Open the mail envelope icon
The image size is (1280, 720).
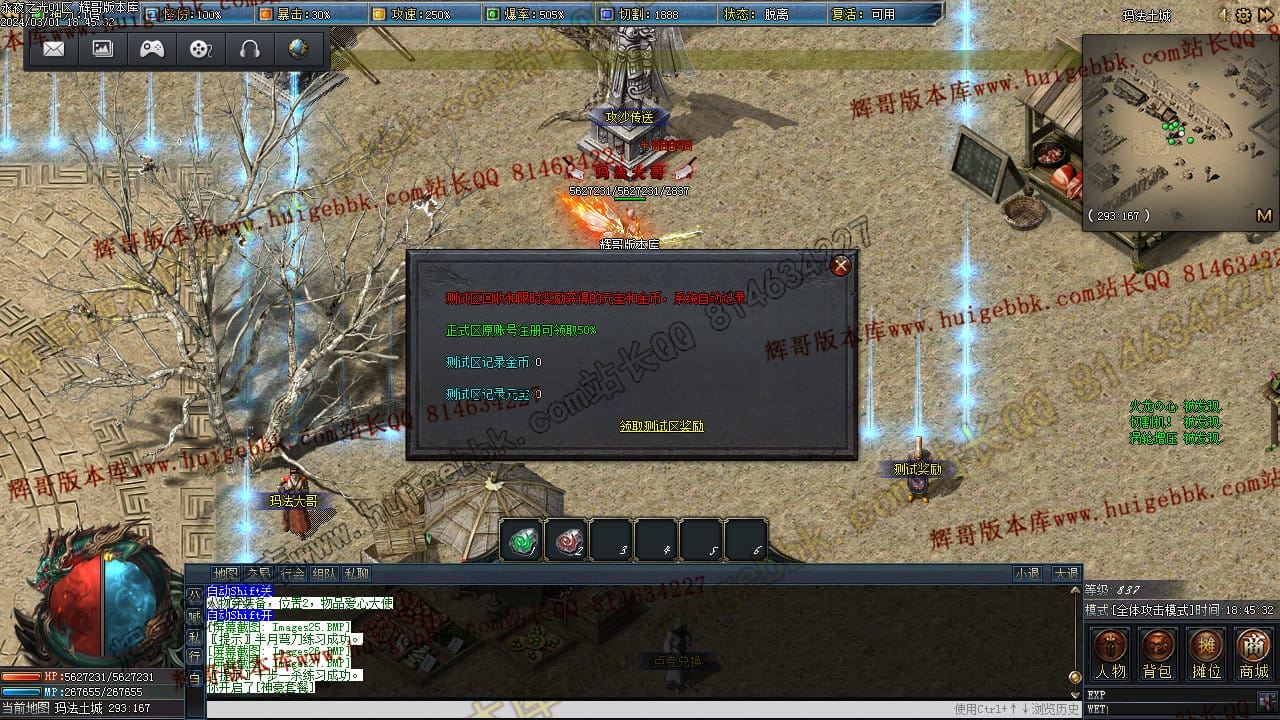54,49
